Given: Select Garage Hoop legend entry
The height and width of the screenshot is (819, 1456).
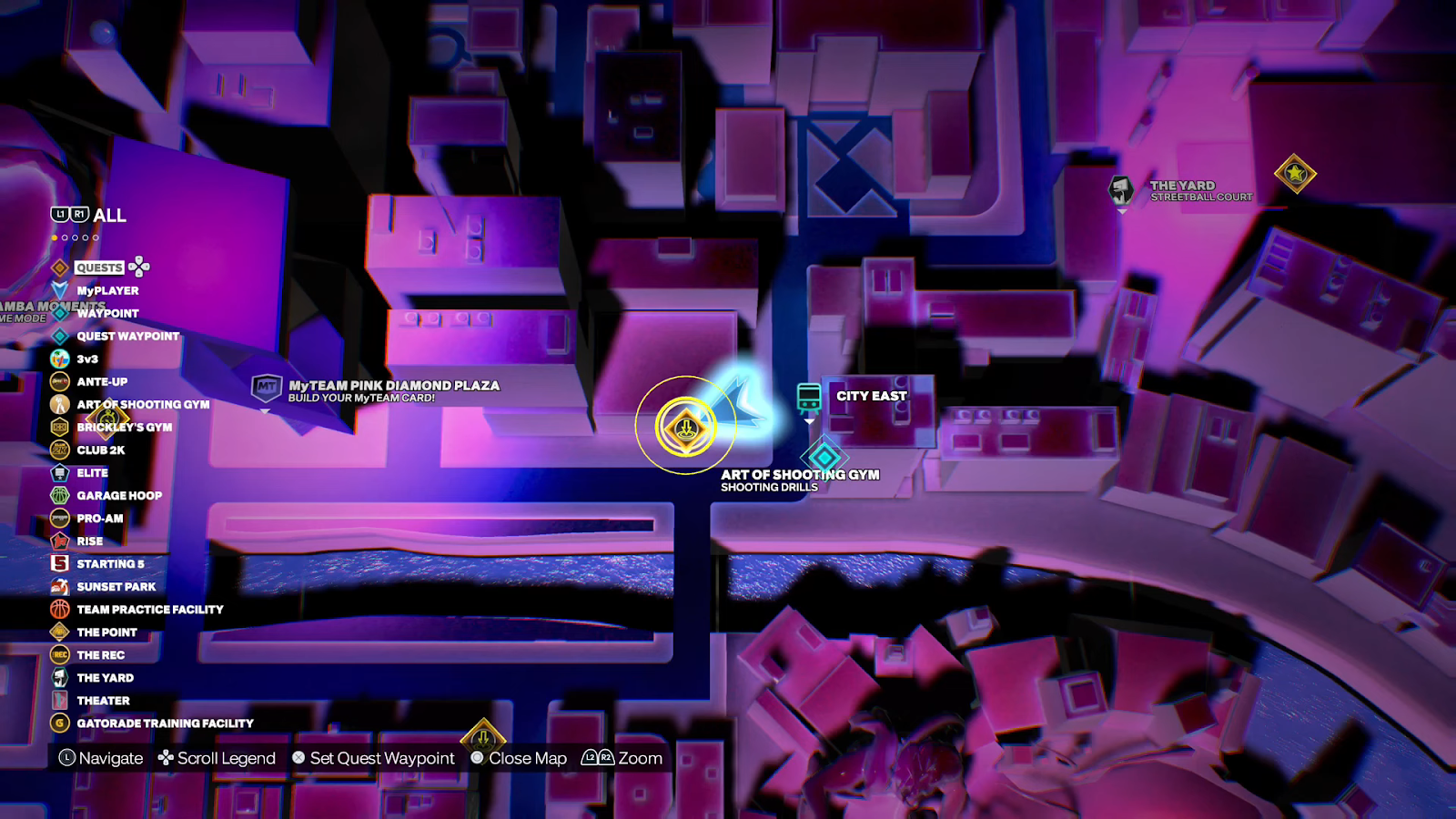Looking at the screenshot, I should tap(119, 495).
